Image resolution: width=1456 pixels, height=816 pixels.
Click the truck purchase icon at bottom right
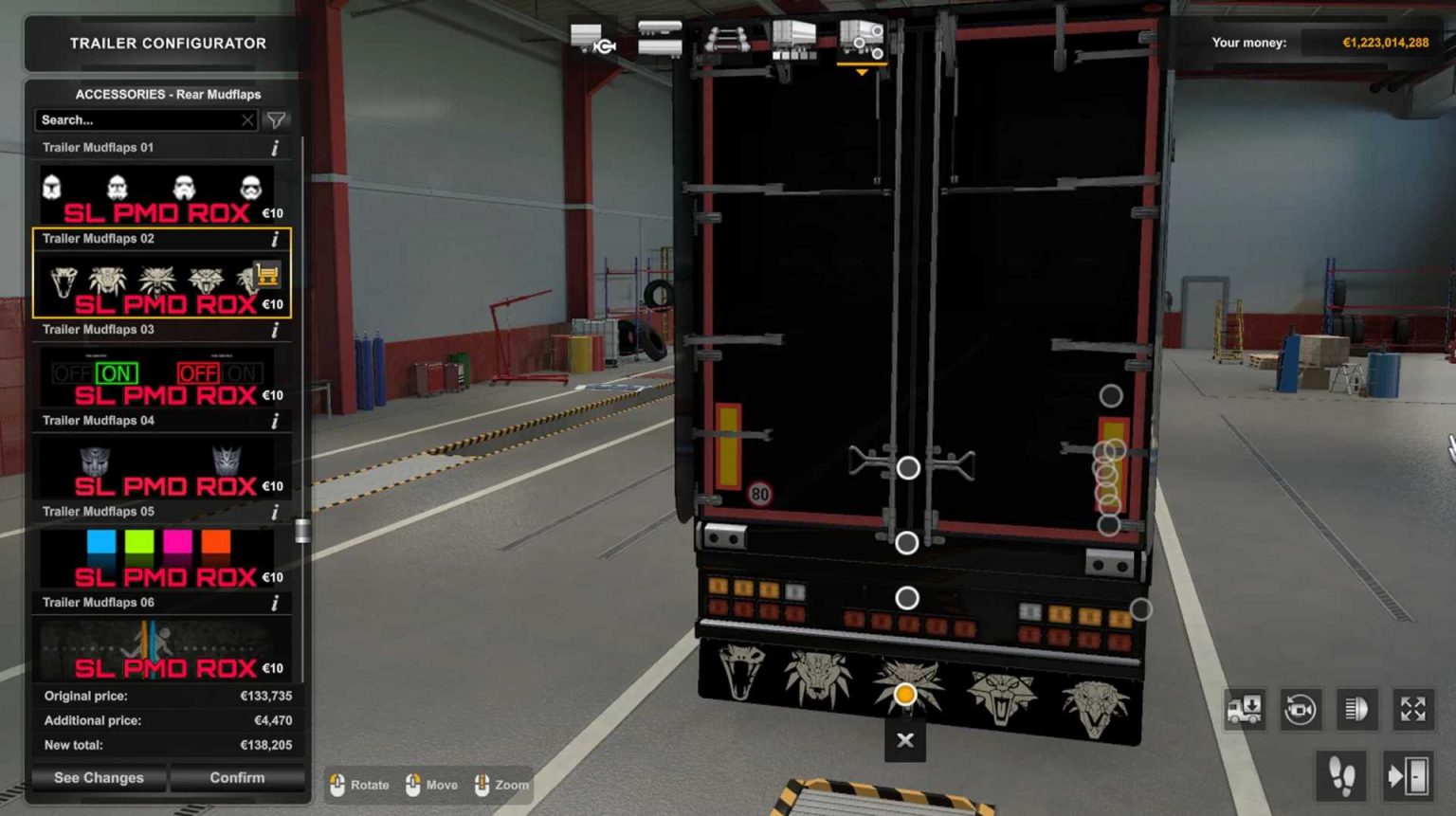(1246, 709)
